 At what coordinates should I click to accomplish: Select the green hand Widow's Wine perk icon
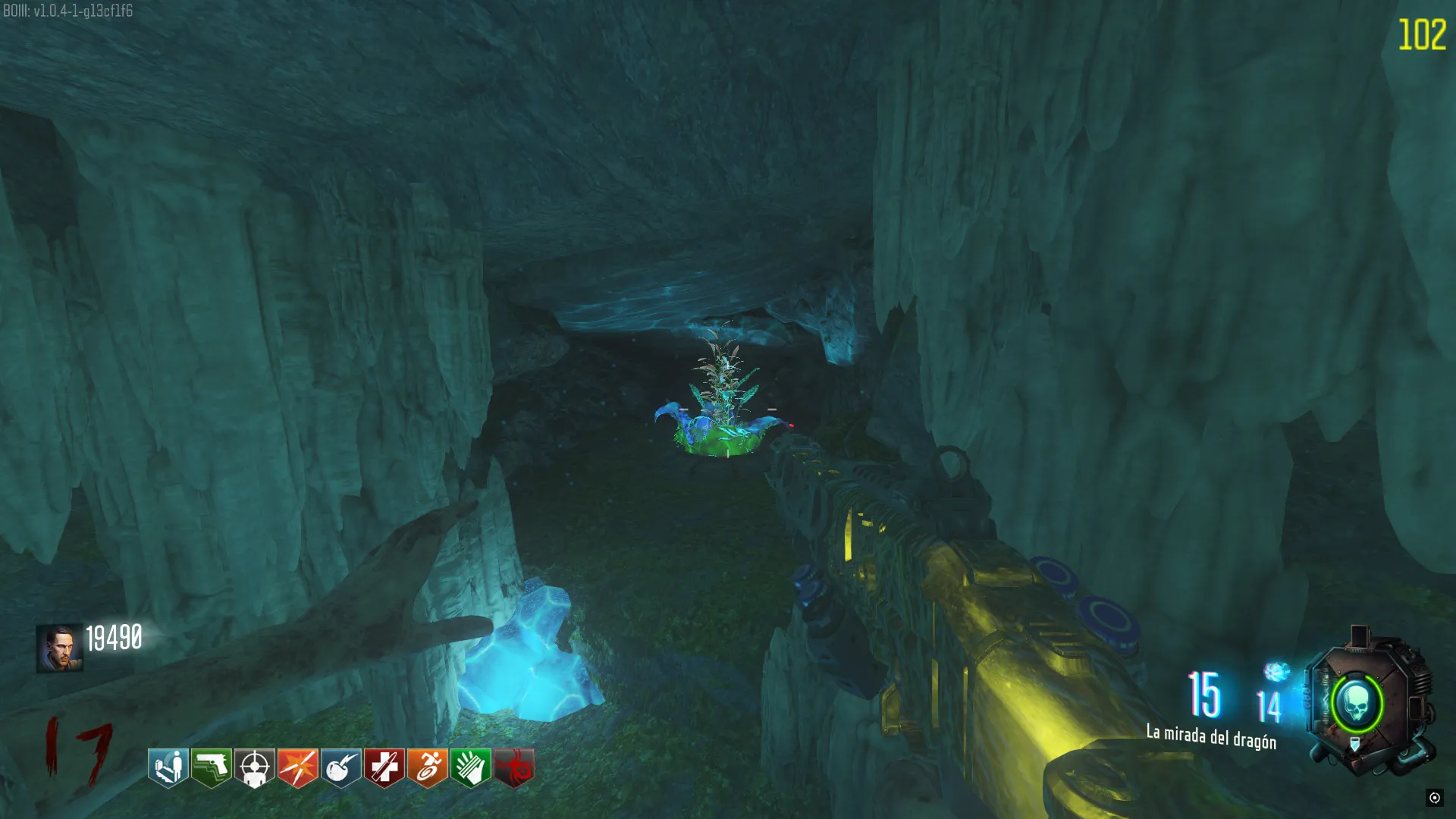click(471, 767)
